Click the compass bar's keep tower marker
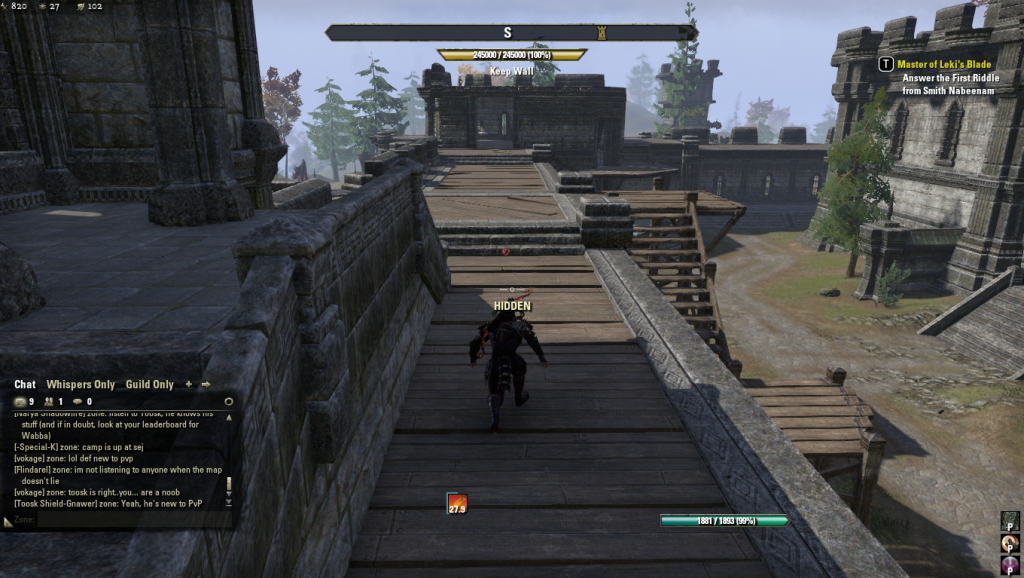The width and height of the screenshot is (1024, 578). pyautogui.click(x=602, y=33)
